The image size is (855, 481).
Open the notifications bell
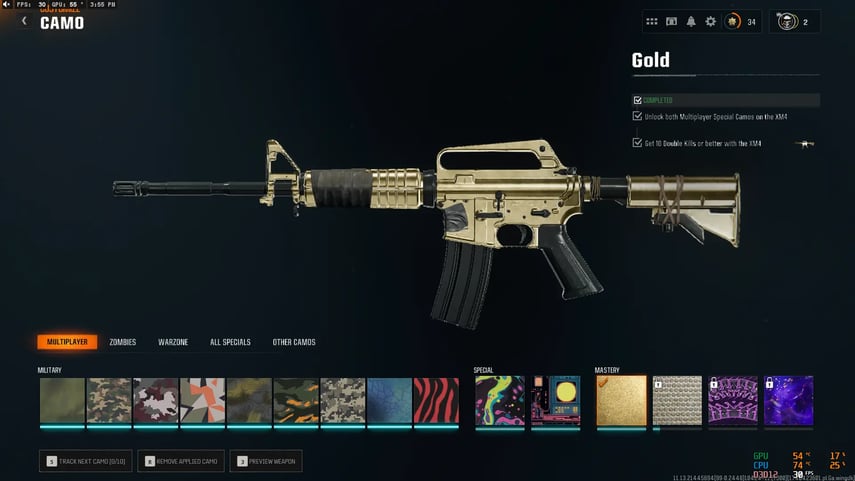[x=691, y=21]
